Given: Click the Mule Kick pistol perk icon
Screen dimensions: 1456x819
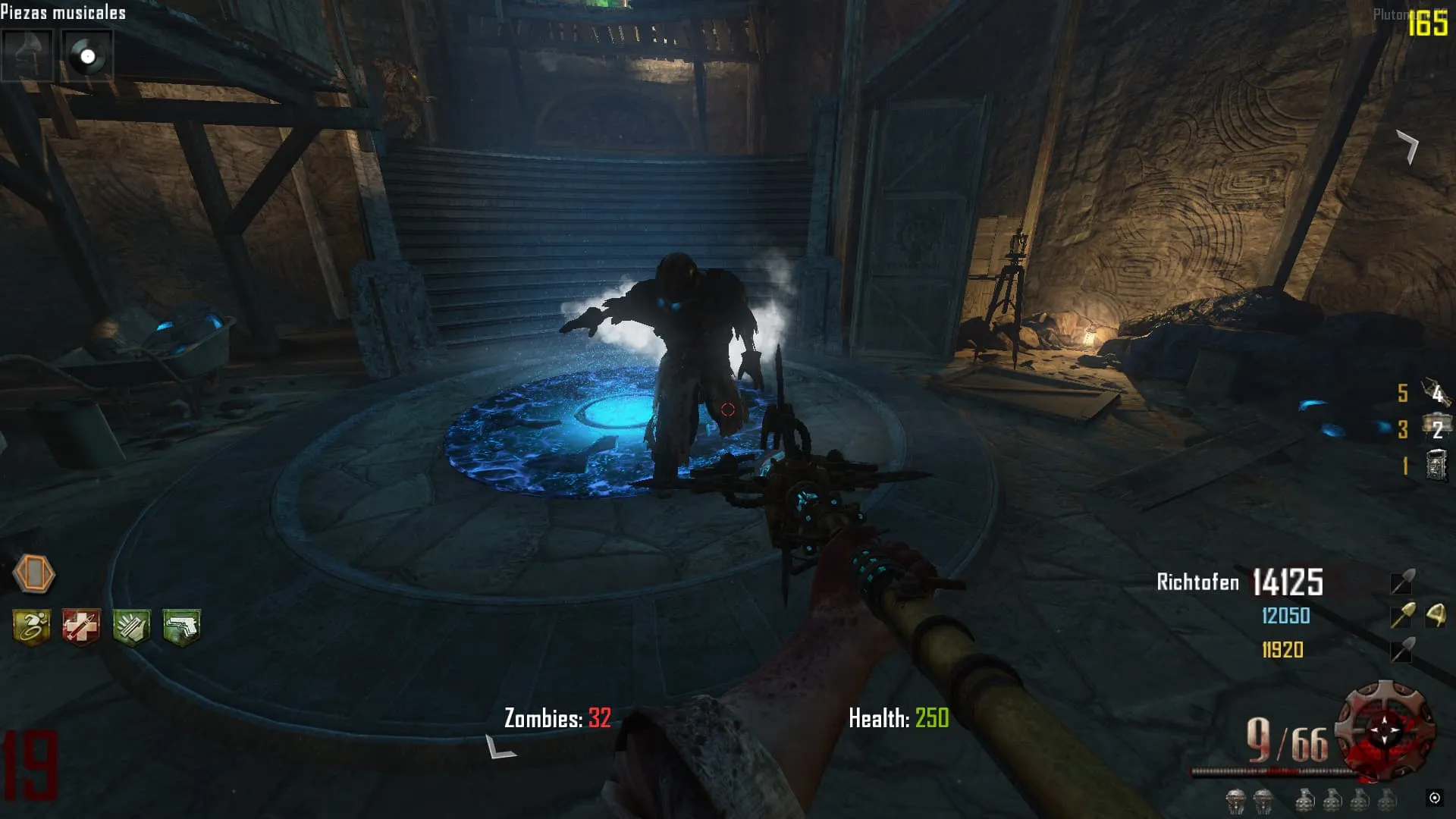Looking at the screenshot, I should pos(181,627).
